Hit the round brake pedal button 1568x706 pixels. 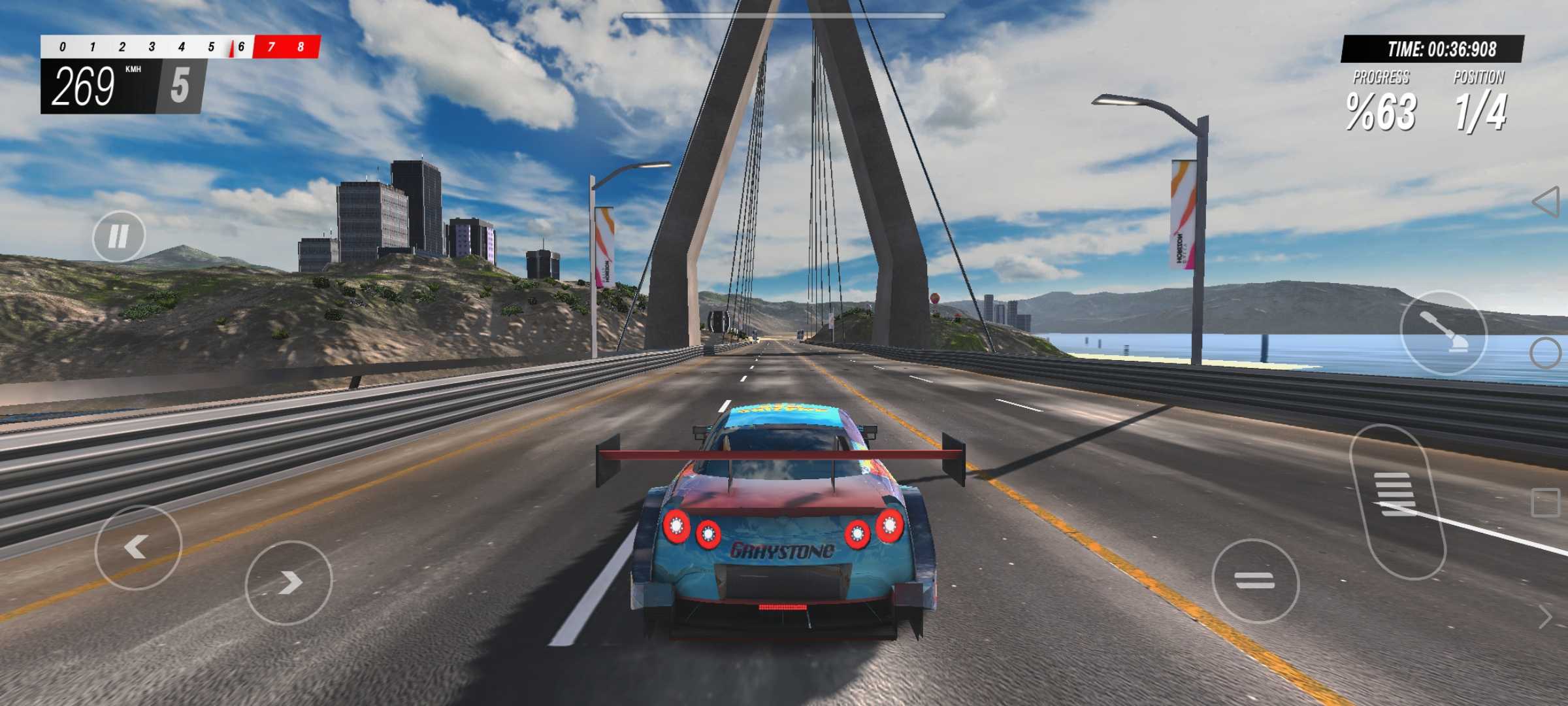click(1255, 580)
